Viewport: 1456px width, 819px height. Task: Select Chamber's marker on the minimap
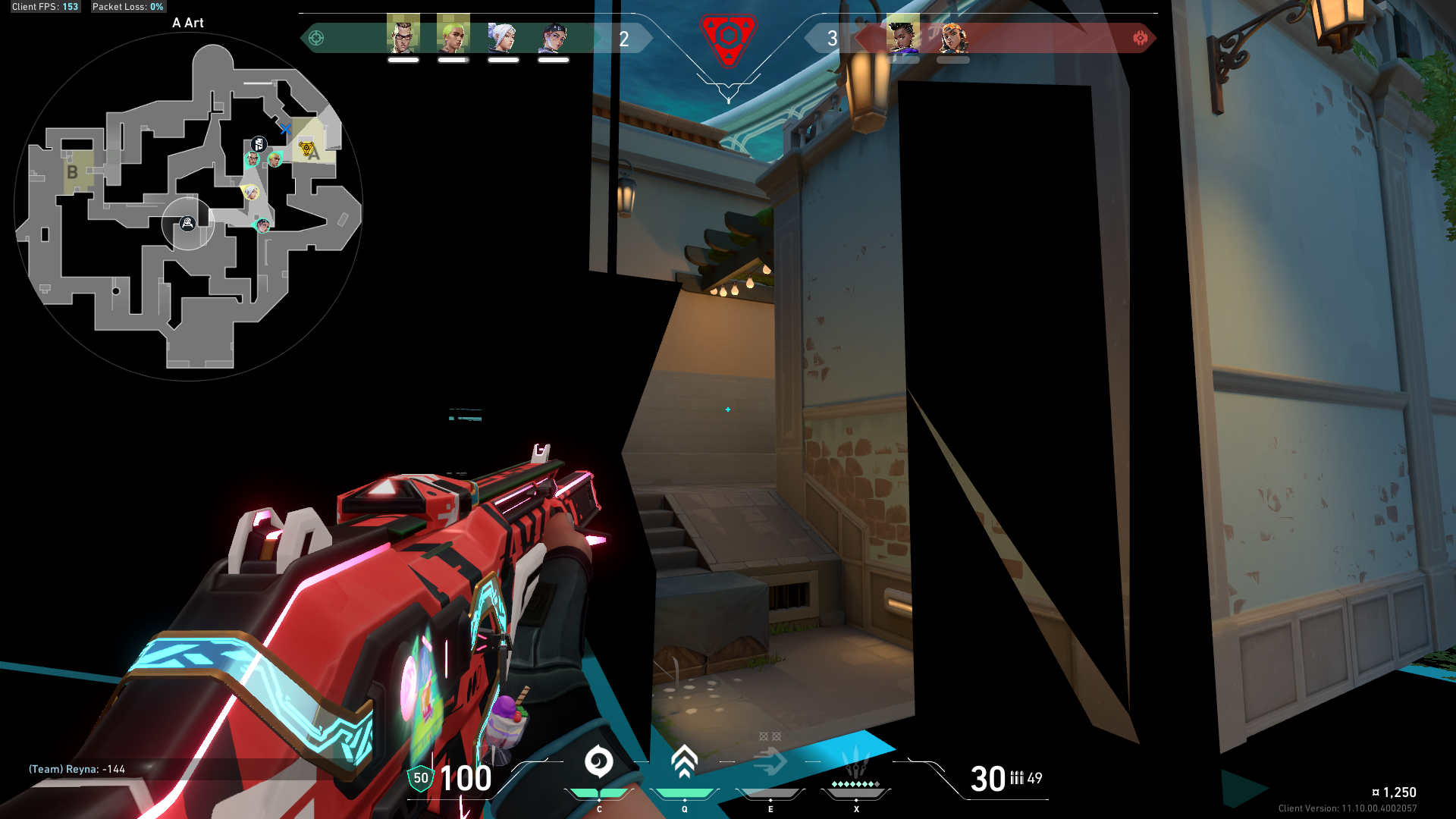point(253,159)
